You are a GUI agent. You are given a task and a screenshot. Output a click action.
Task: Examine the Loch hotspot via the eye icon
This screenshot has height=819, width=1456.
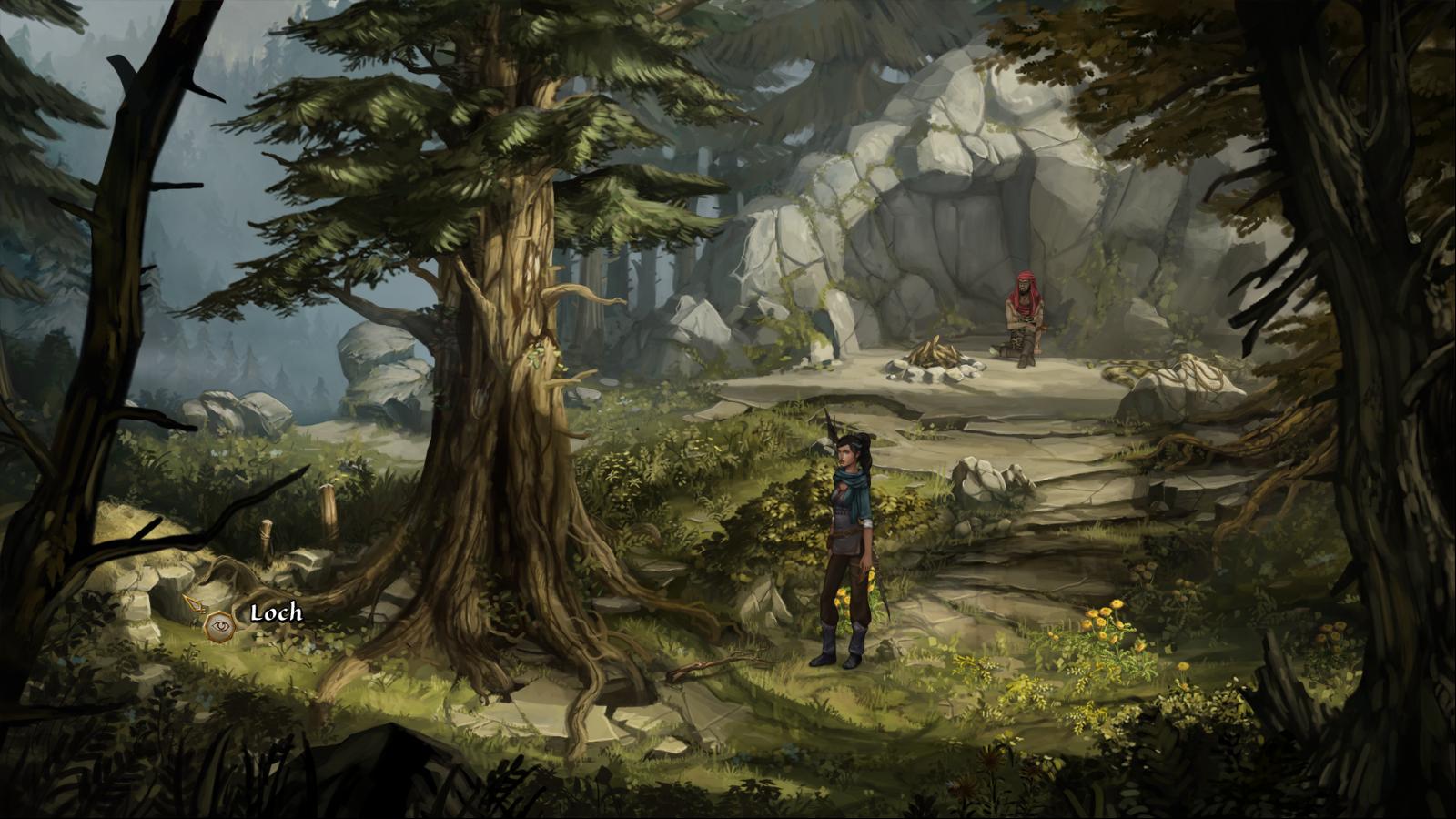point(218,626)
